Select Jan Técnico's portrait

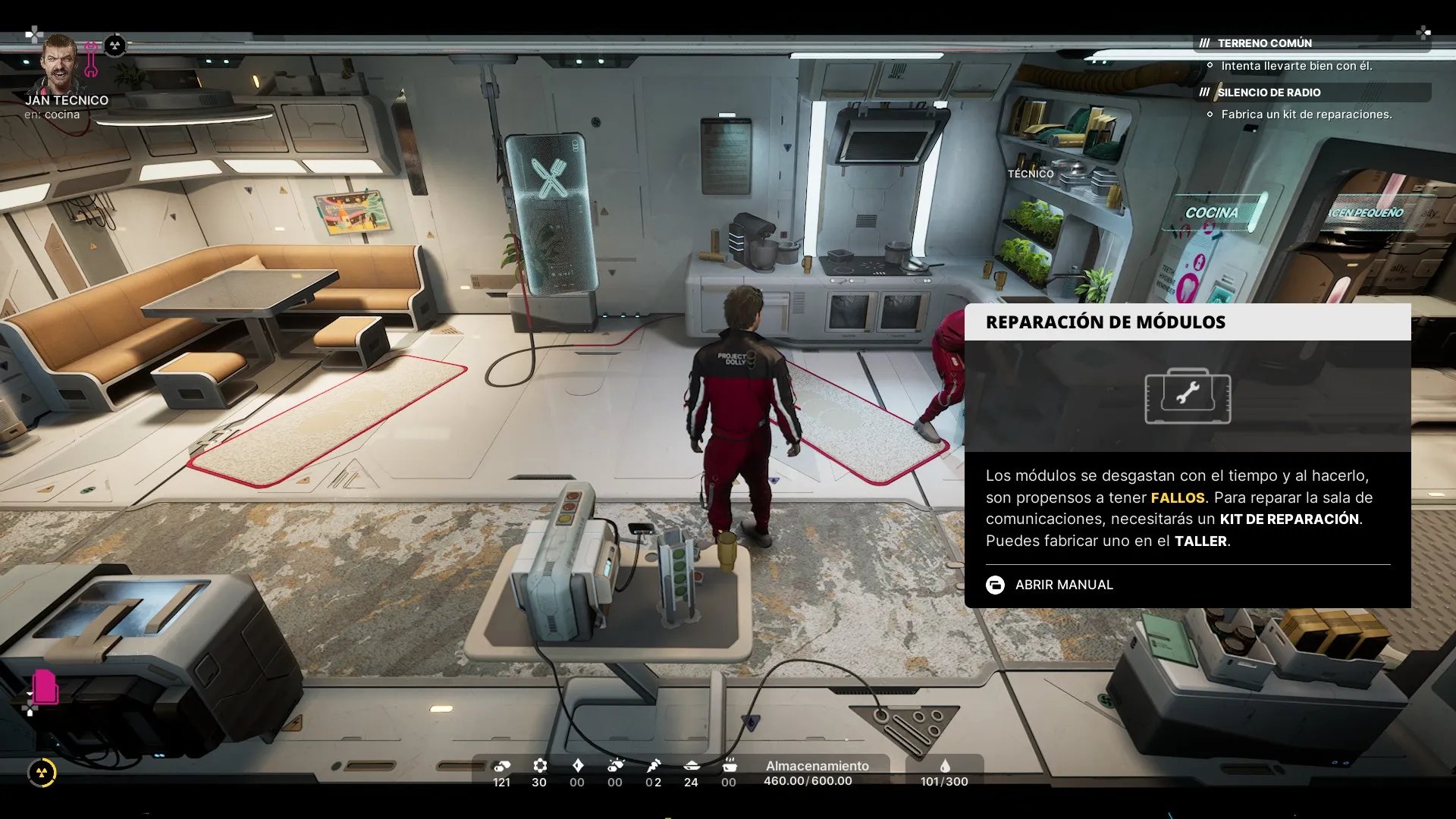pyautogui.click(x=59, y=63)
